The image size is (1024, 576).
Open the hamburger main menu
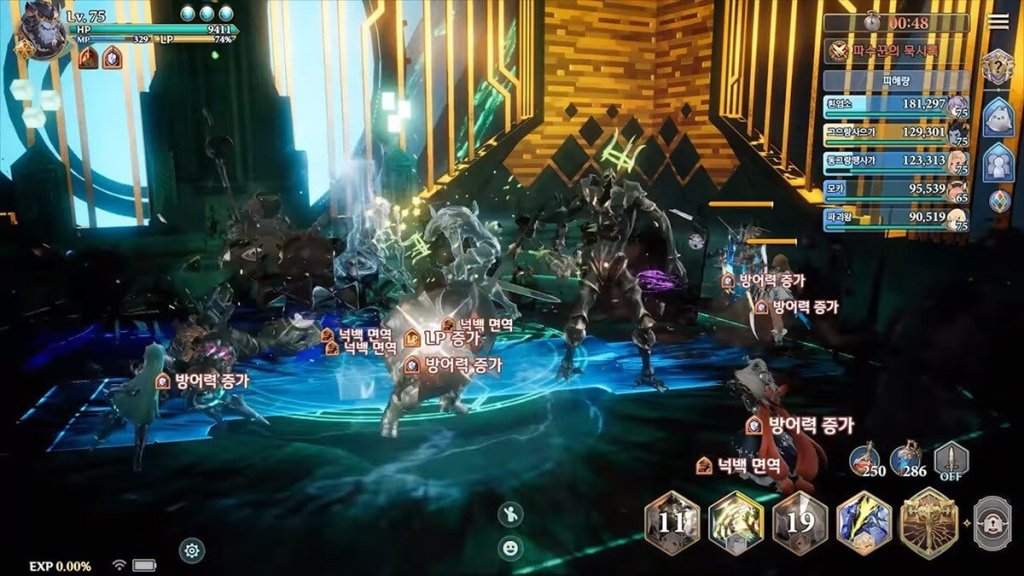click(997, 22)
